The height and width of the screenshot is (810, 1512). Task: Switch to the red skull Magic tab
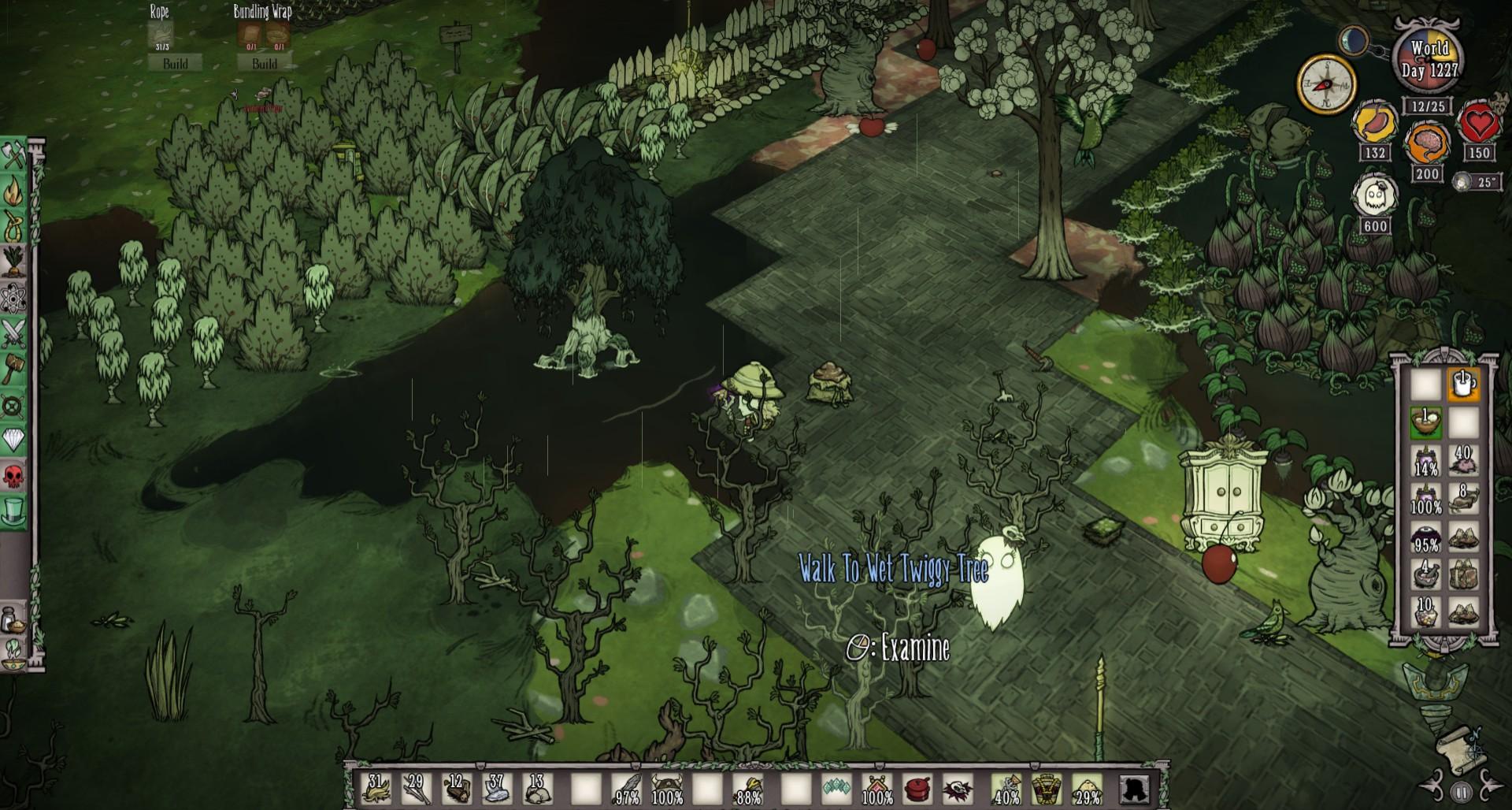(14, 476)
